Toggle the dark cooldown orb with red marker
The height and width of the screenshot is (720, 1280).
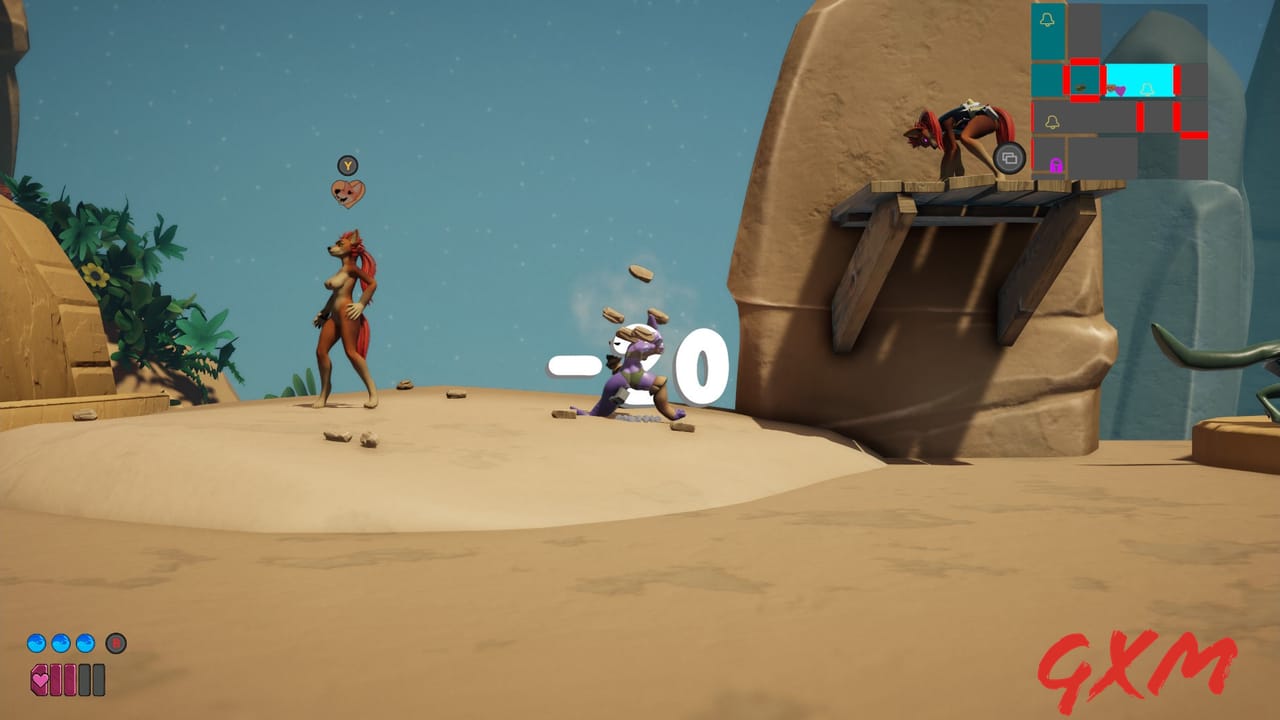[116, 643]
